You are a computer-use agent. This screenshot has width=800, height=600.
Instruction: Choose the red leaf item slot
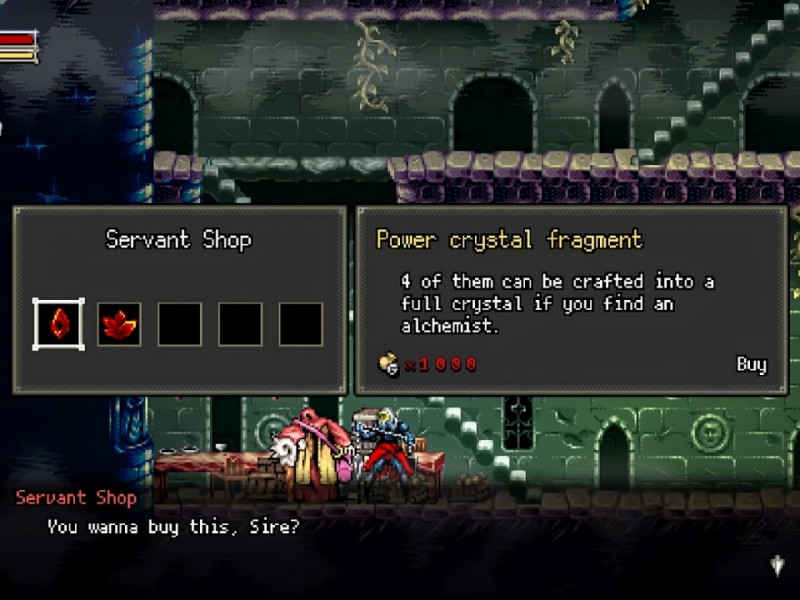119,324
